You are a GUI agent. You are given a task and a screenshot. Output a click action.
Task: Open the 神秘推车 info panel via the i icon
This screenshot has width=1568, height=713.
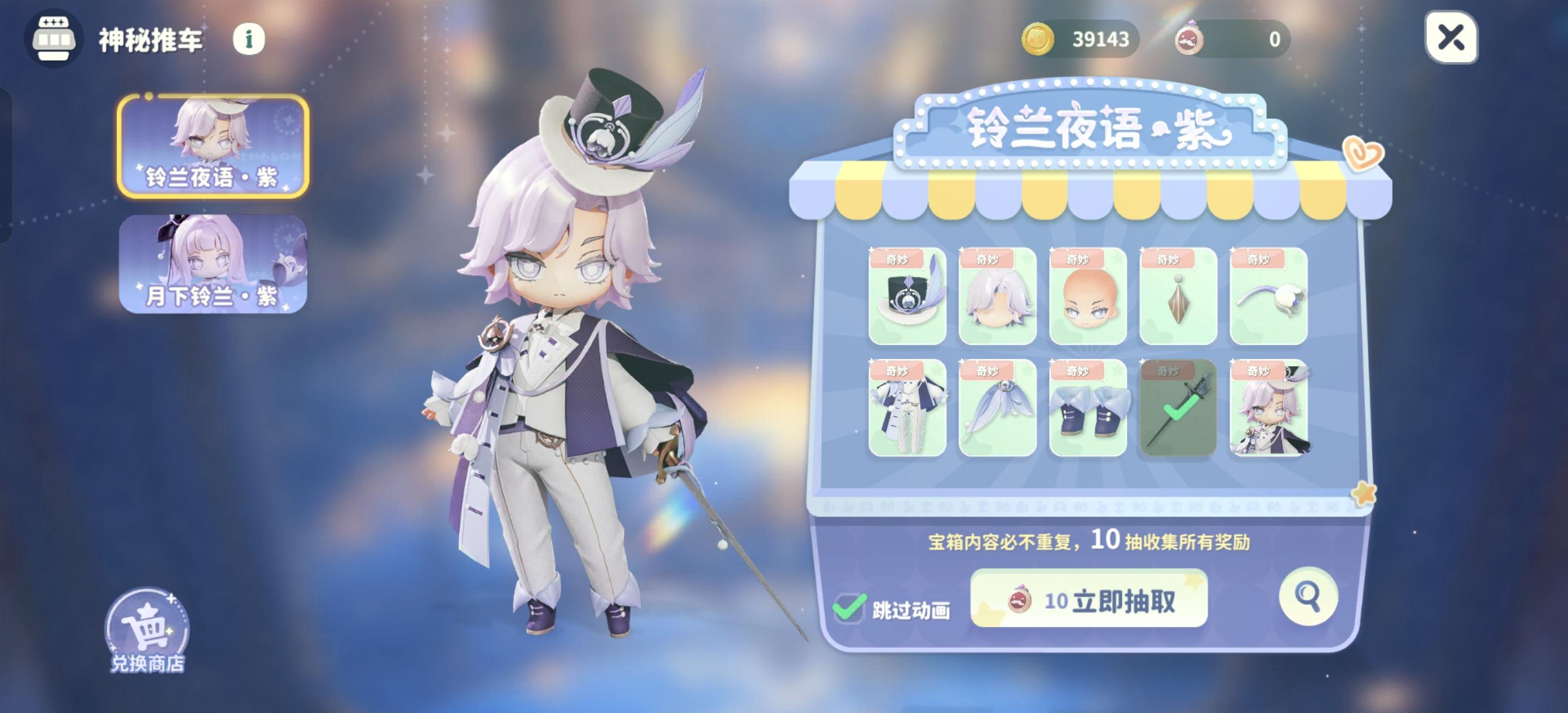[x=248, y=38]
